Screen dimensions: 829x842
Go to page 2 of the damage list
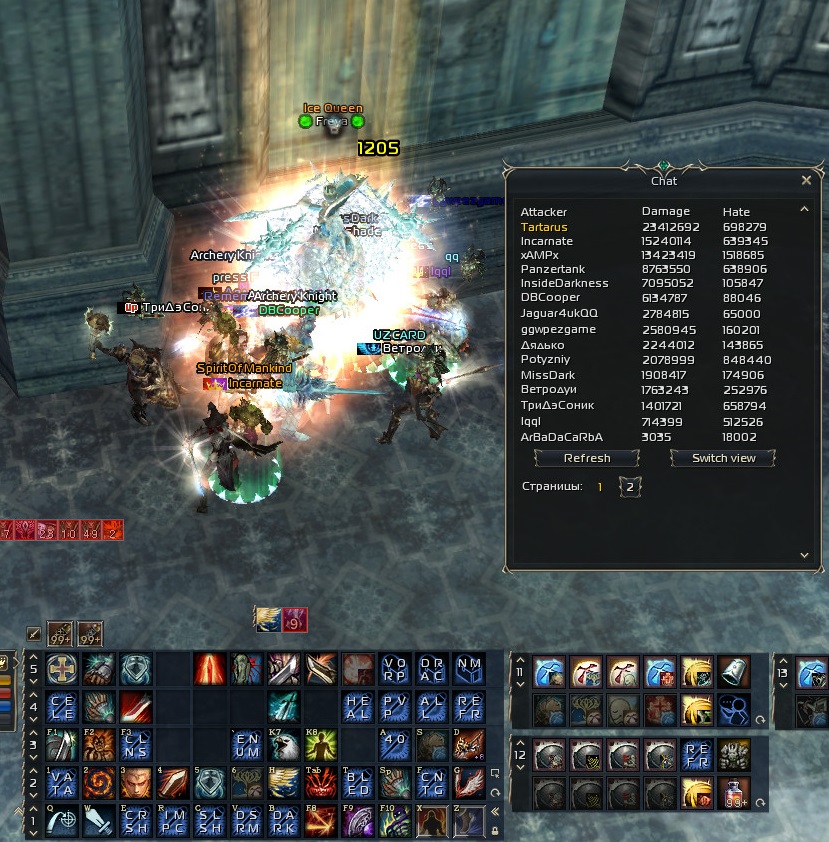coord(630,487)
